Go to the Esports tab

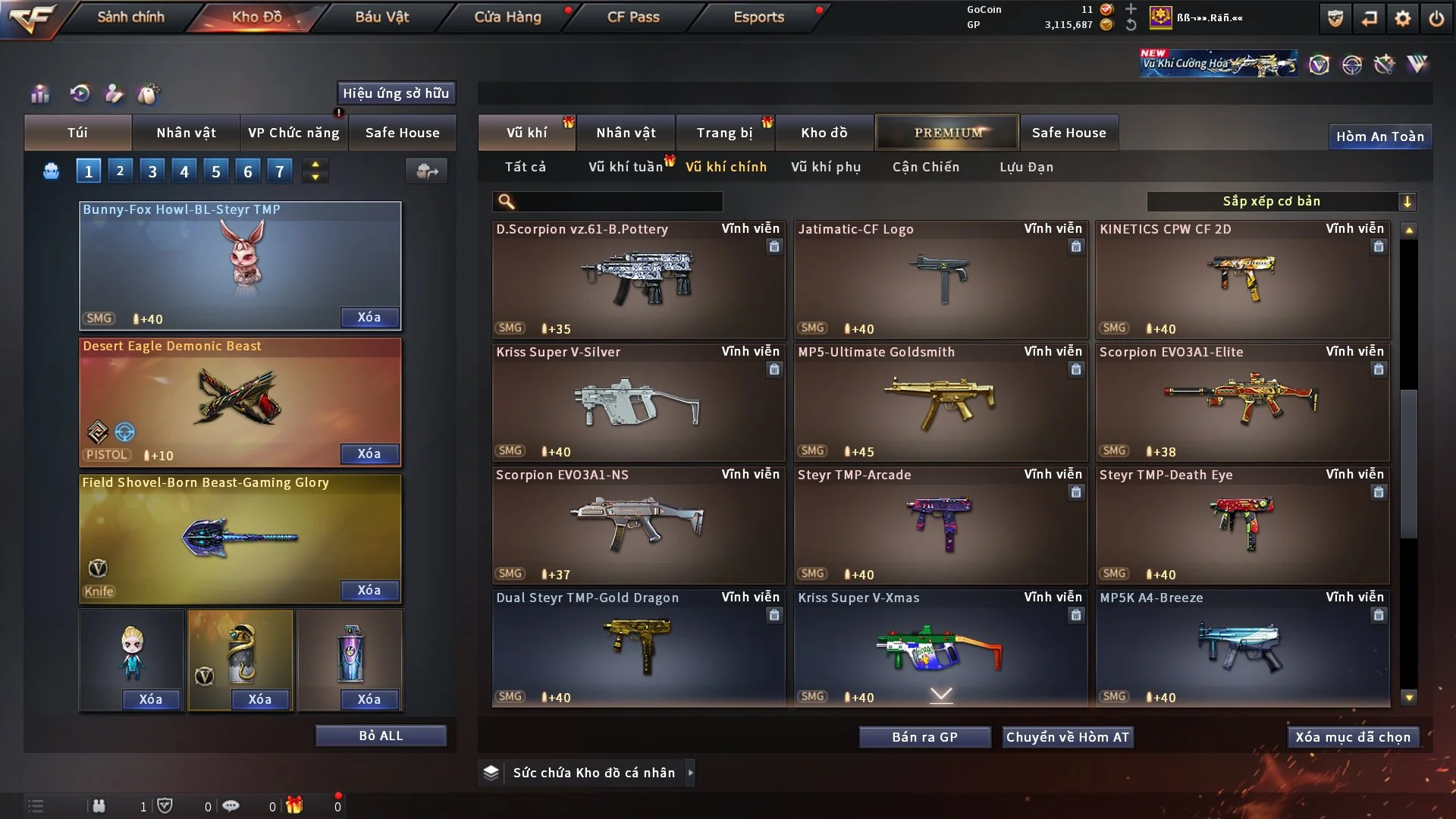coord(758,17)
